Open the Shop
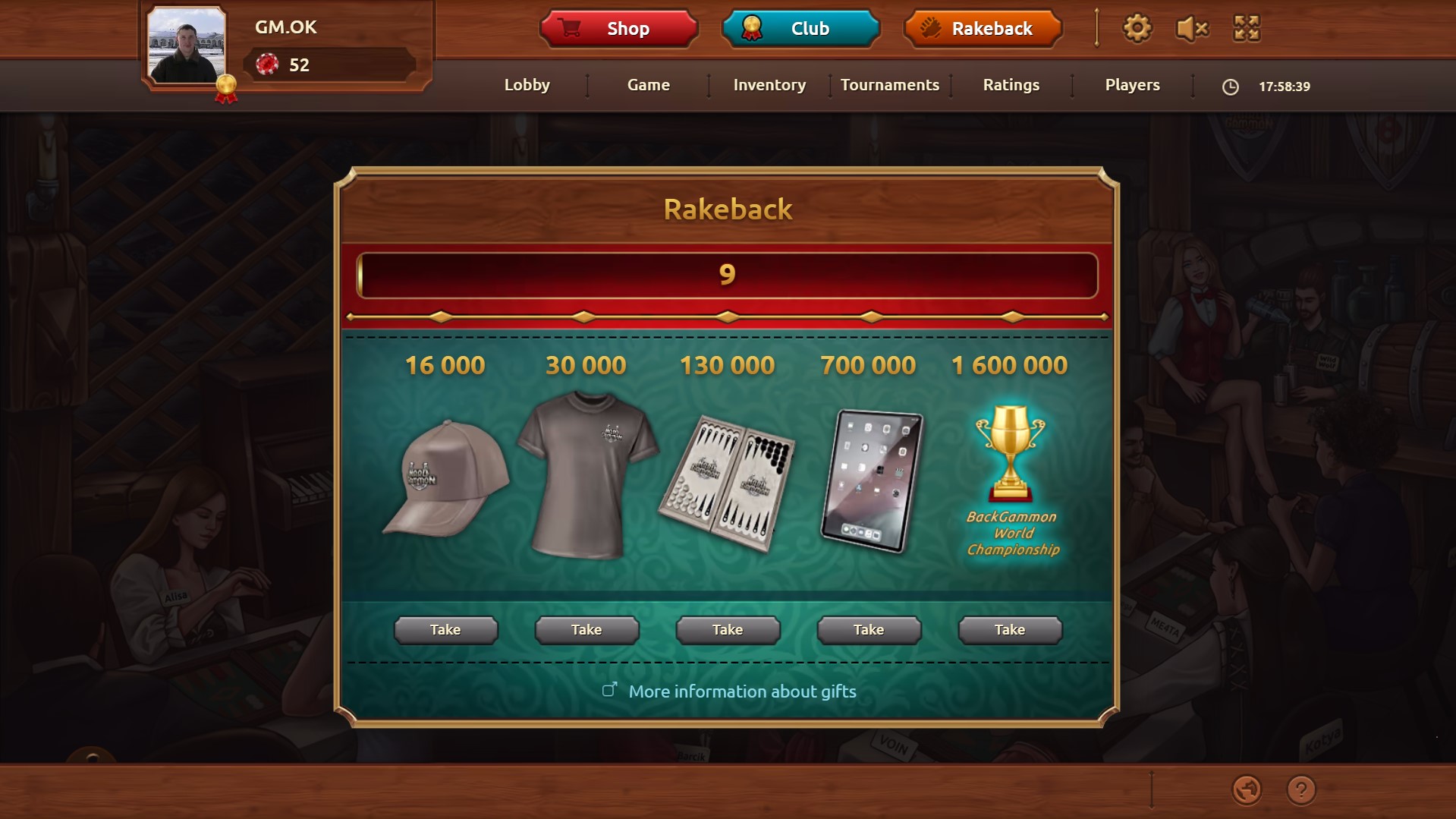This screenshot has height=819, width=1456. tap(618, 28)
